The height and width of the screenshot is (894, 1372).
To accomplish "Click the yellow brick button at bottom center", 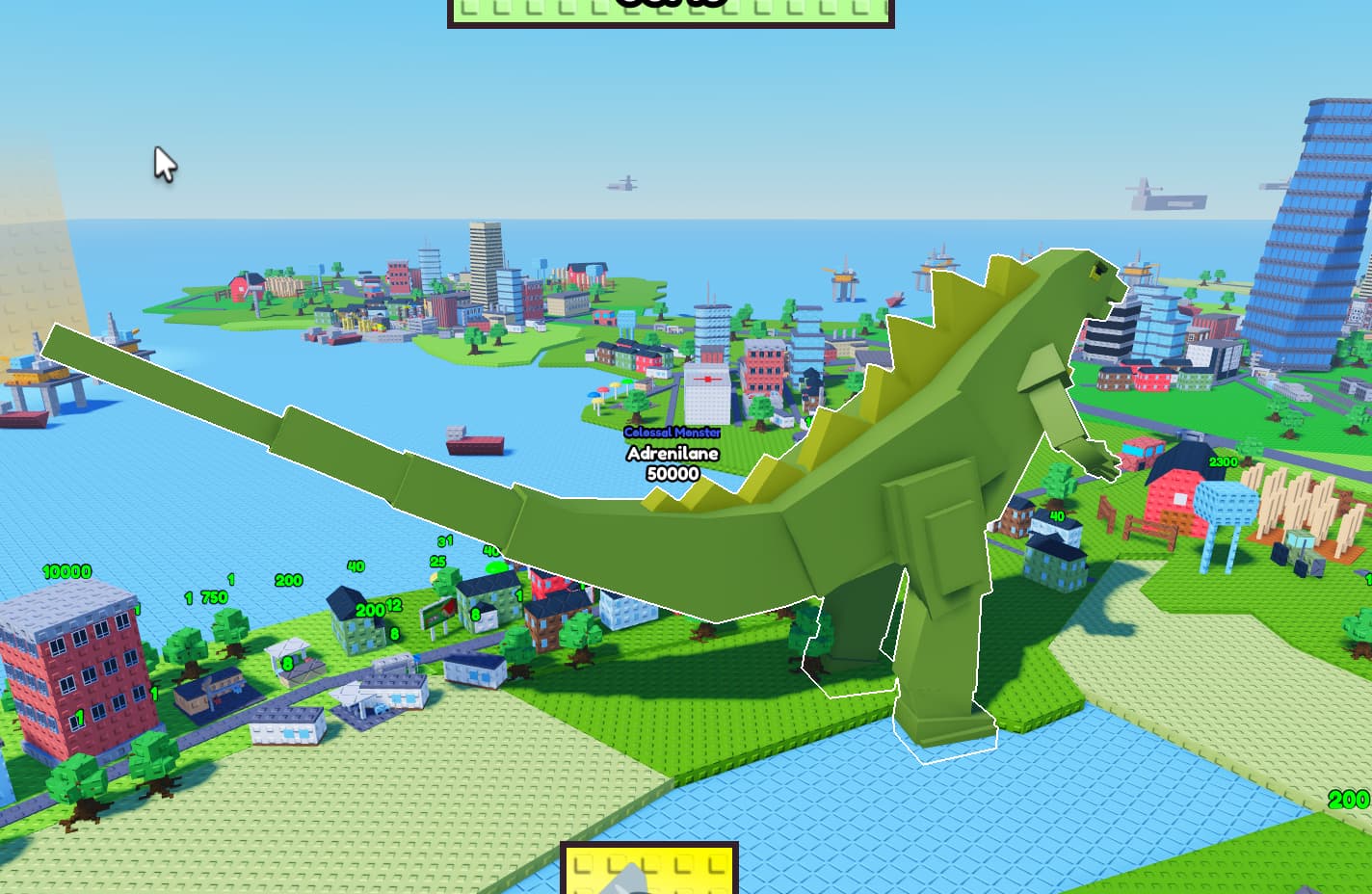I will point(650,875).
